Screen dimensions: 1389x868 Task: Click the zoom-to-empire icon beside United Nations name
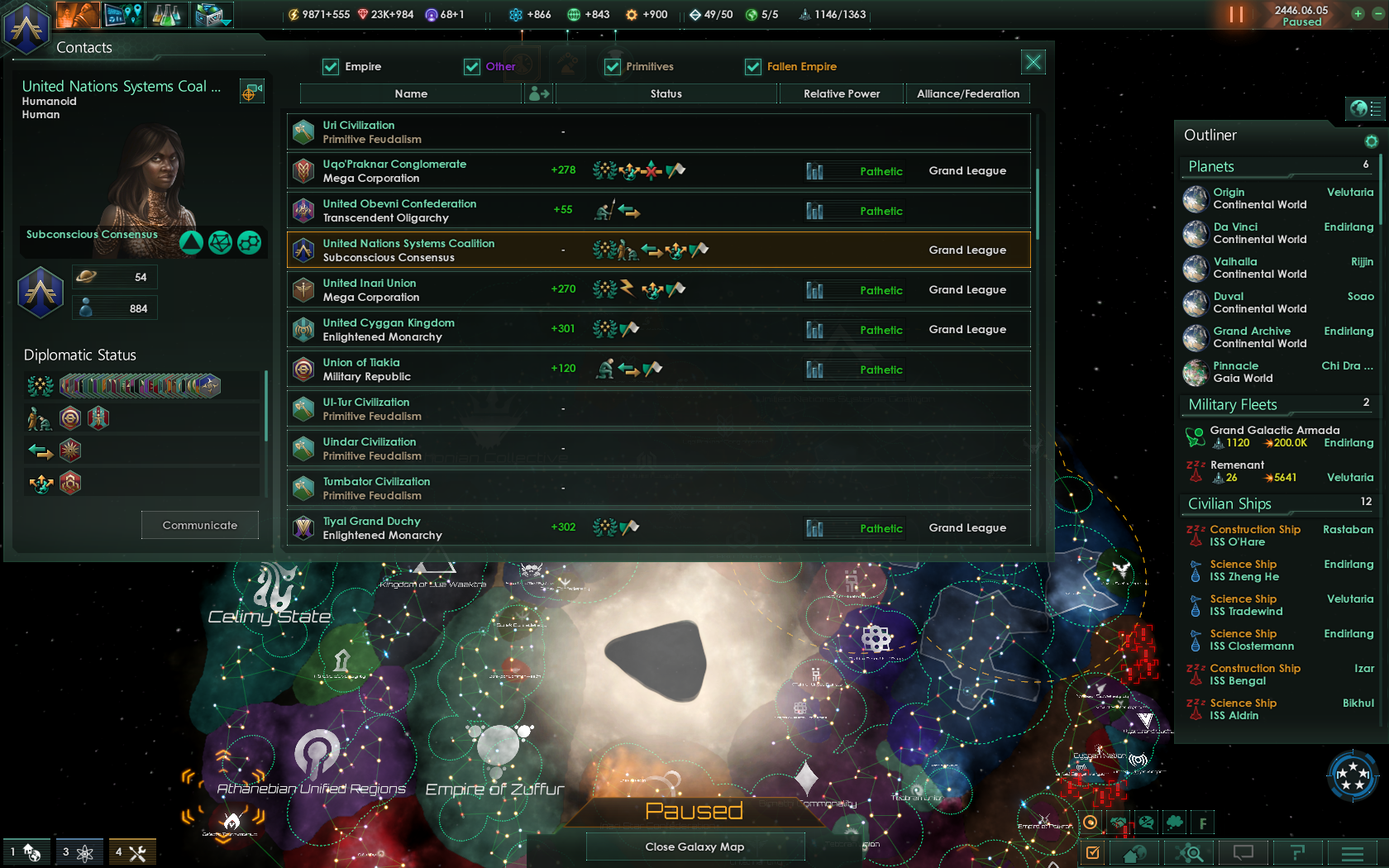(252, 91)
